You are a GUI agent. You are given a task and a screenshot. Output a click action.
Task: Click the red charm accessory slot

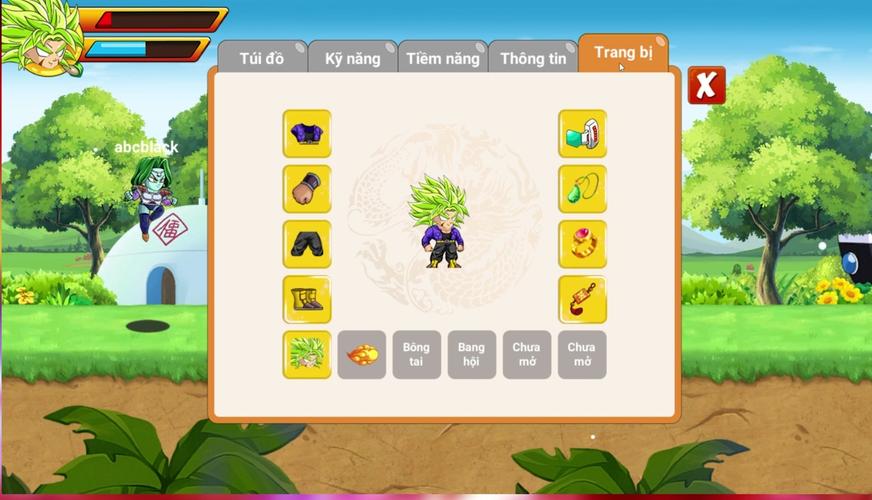[582, 299]
